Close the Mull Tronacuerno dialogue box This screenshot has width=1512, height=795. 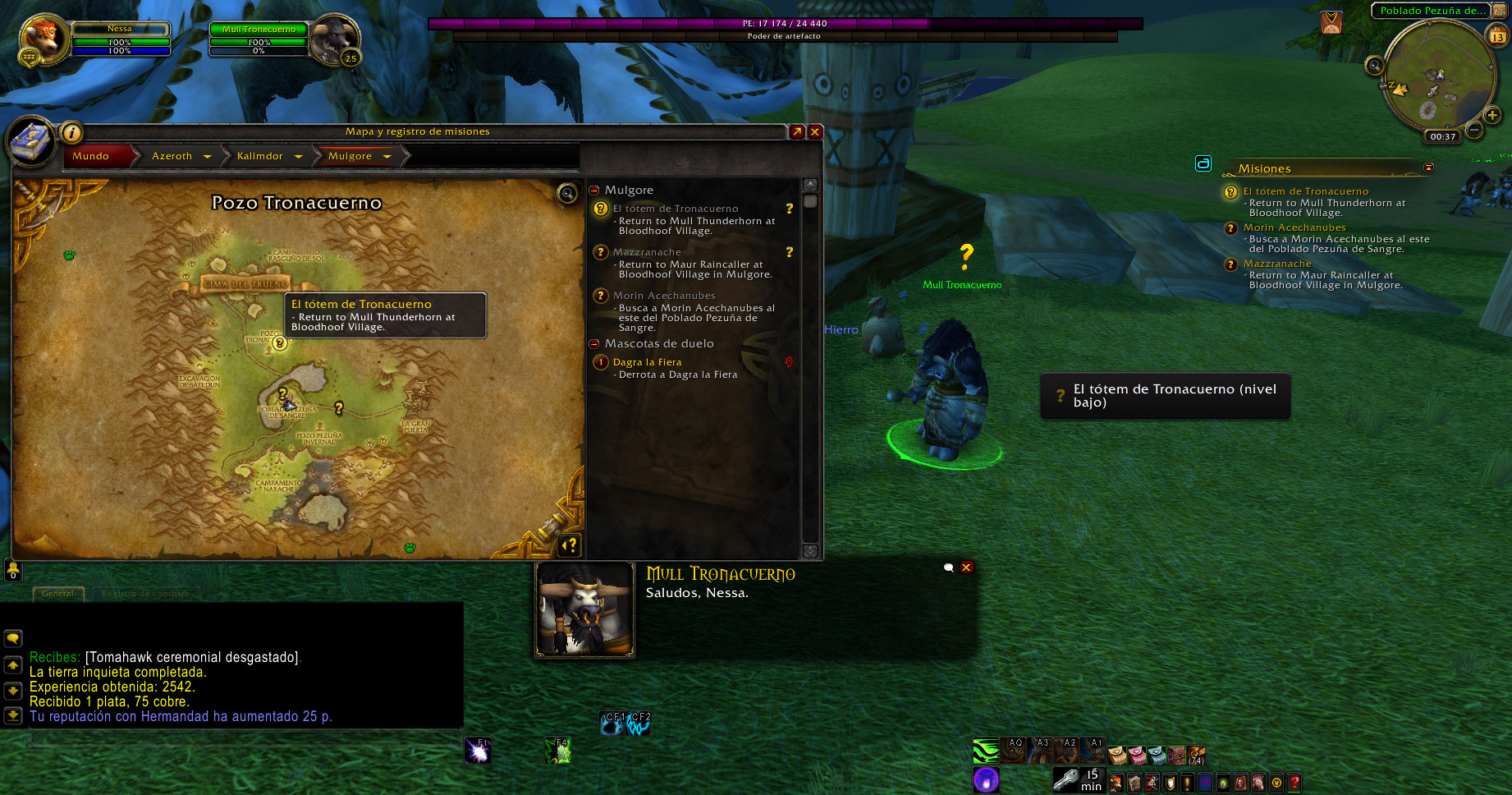tap(966, 568)
